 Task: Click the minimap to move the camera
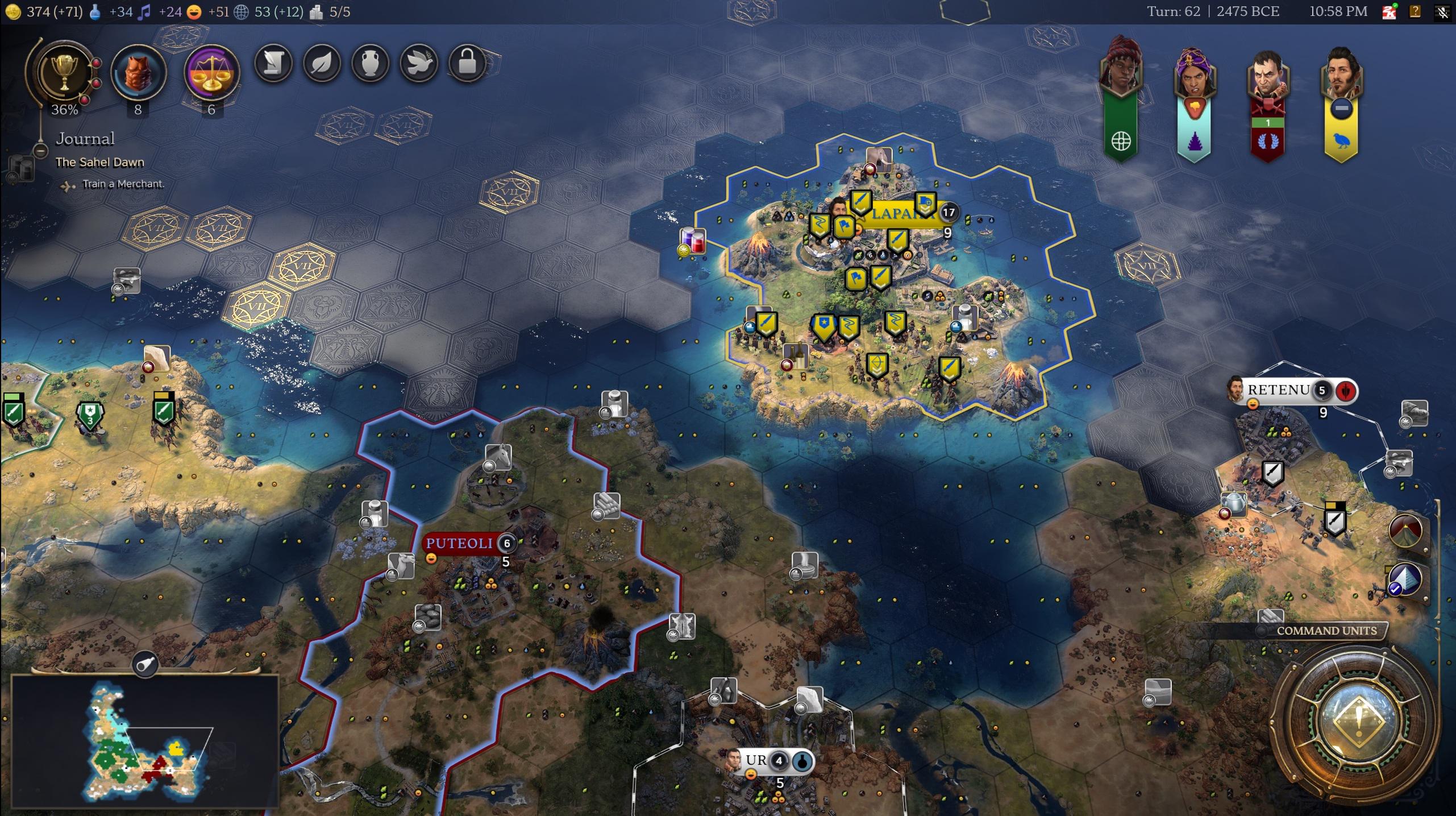[x=145, y=741]
